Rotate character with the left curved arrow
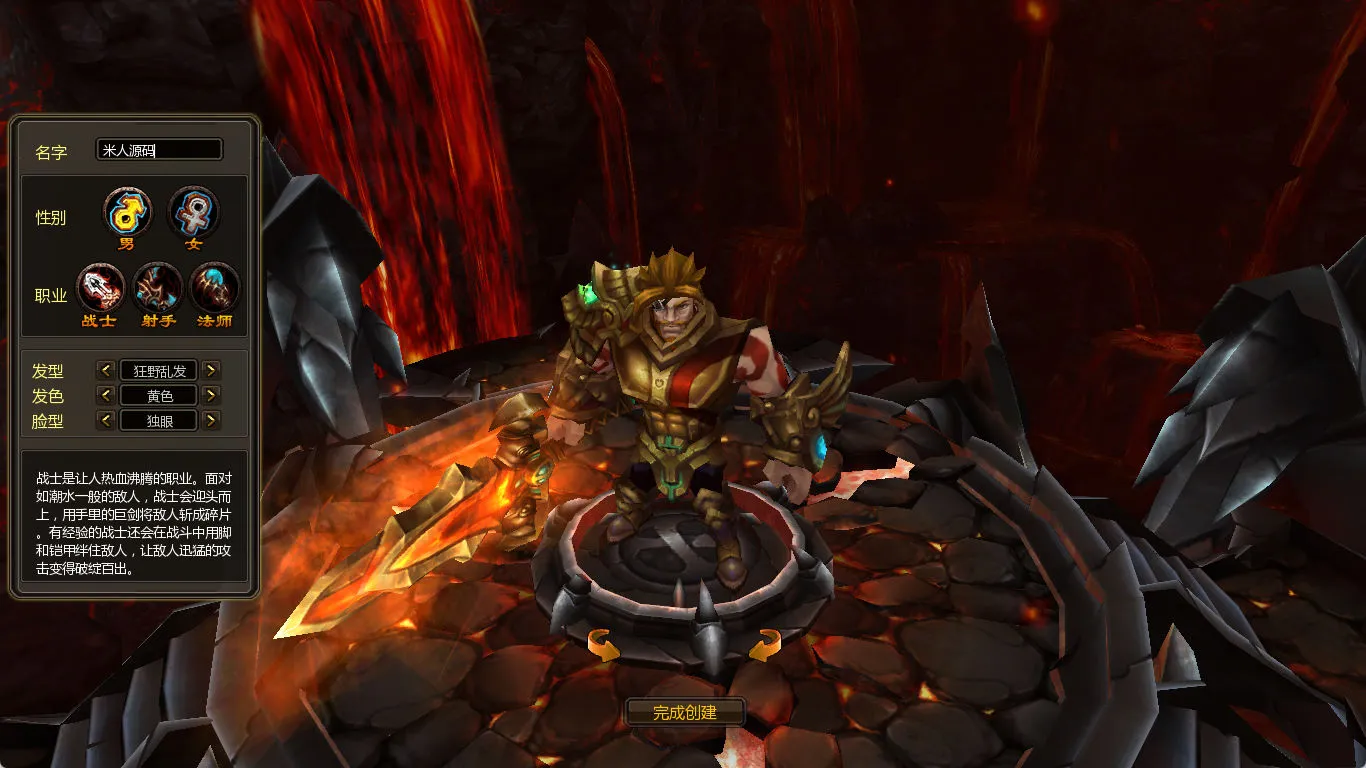1366x768 pixels. coord(603,645)
